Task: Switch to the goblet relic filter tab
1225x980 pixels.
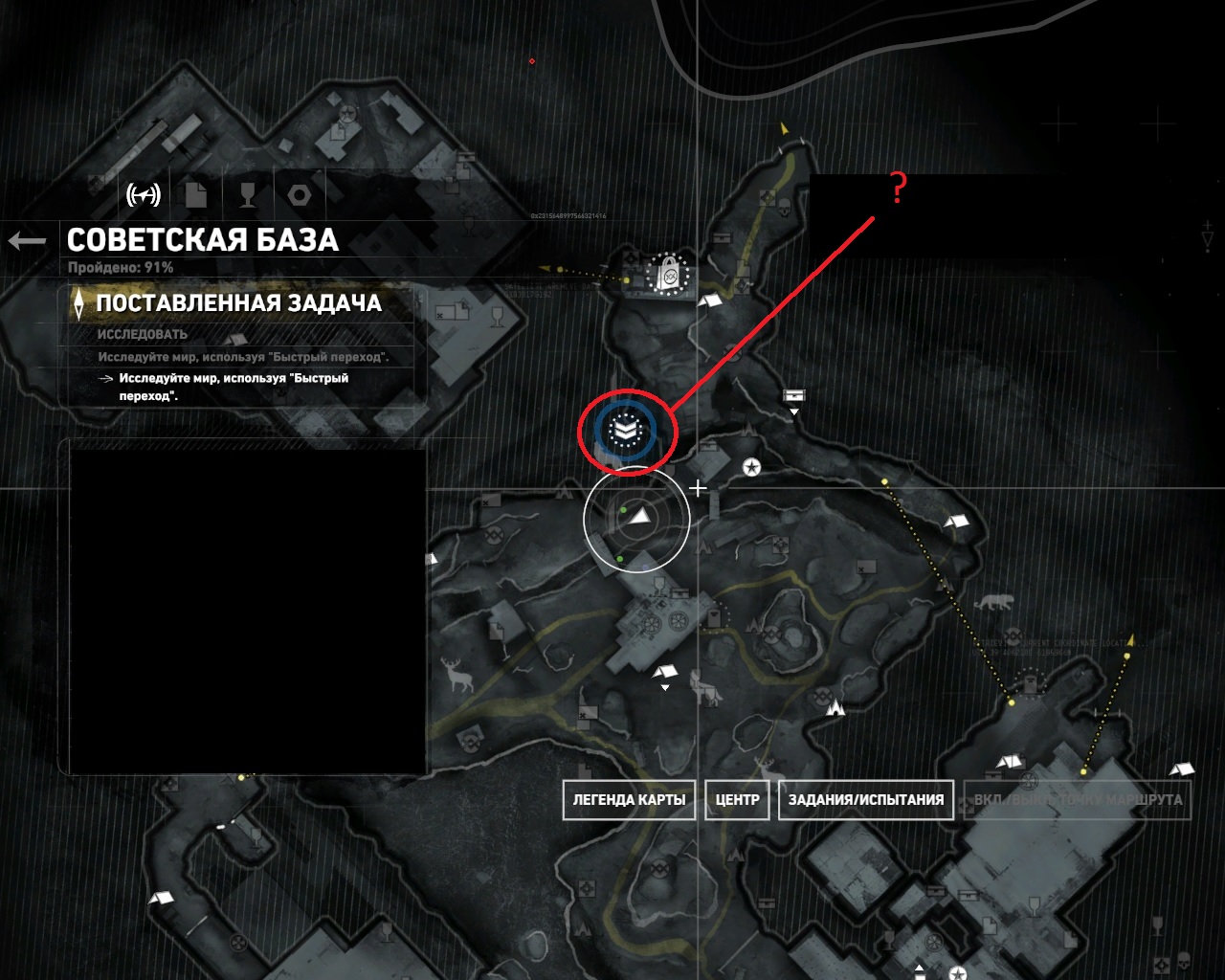Action: coord(248,195)
